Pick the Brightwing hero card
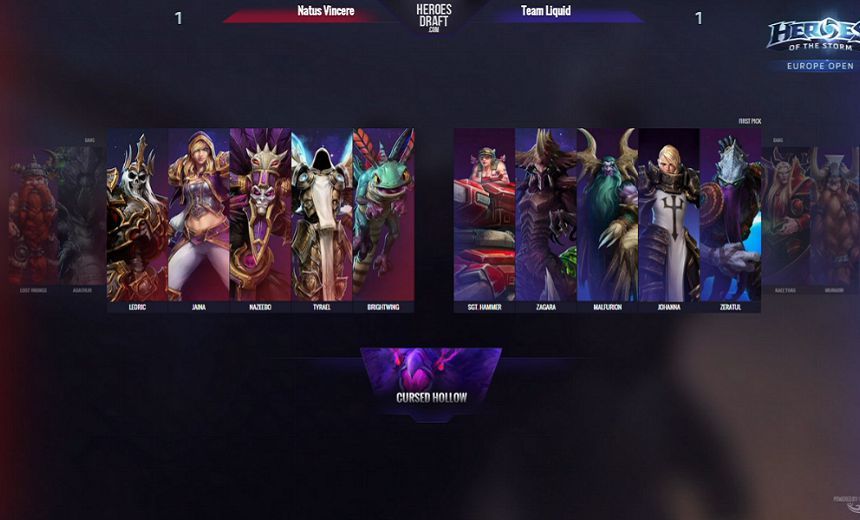 click(383, 213)
